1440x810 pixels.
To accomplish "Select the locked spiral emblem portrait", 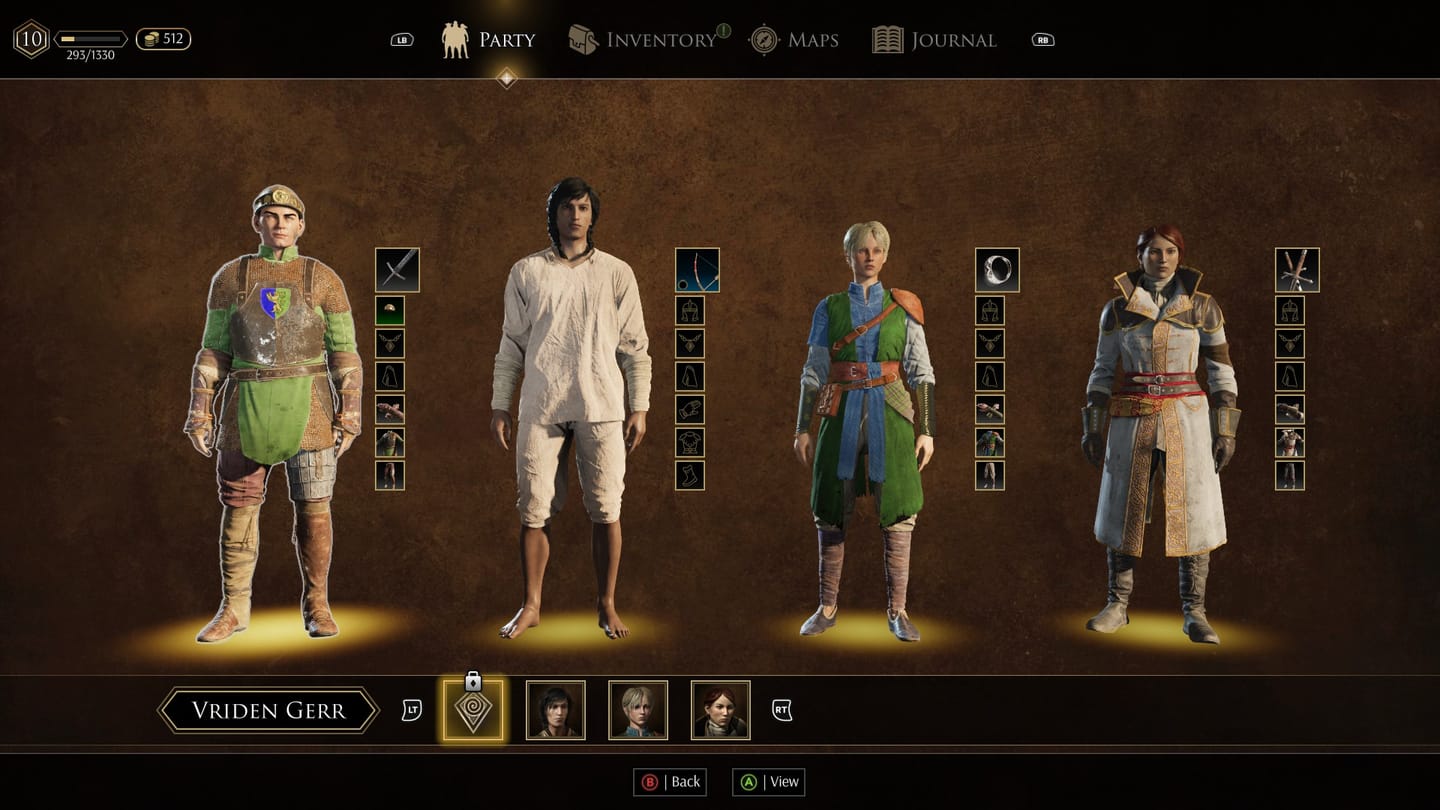I will click(473, 710).
